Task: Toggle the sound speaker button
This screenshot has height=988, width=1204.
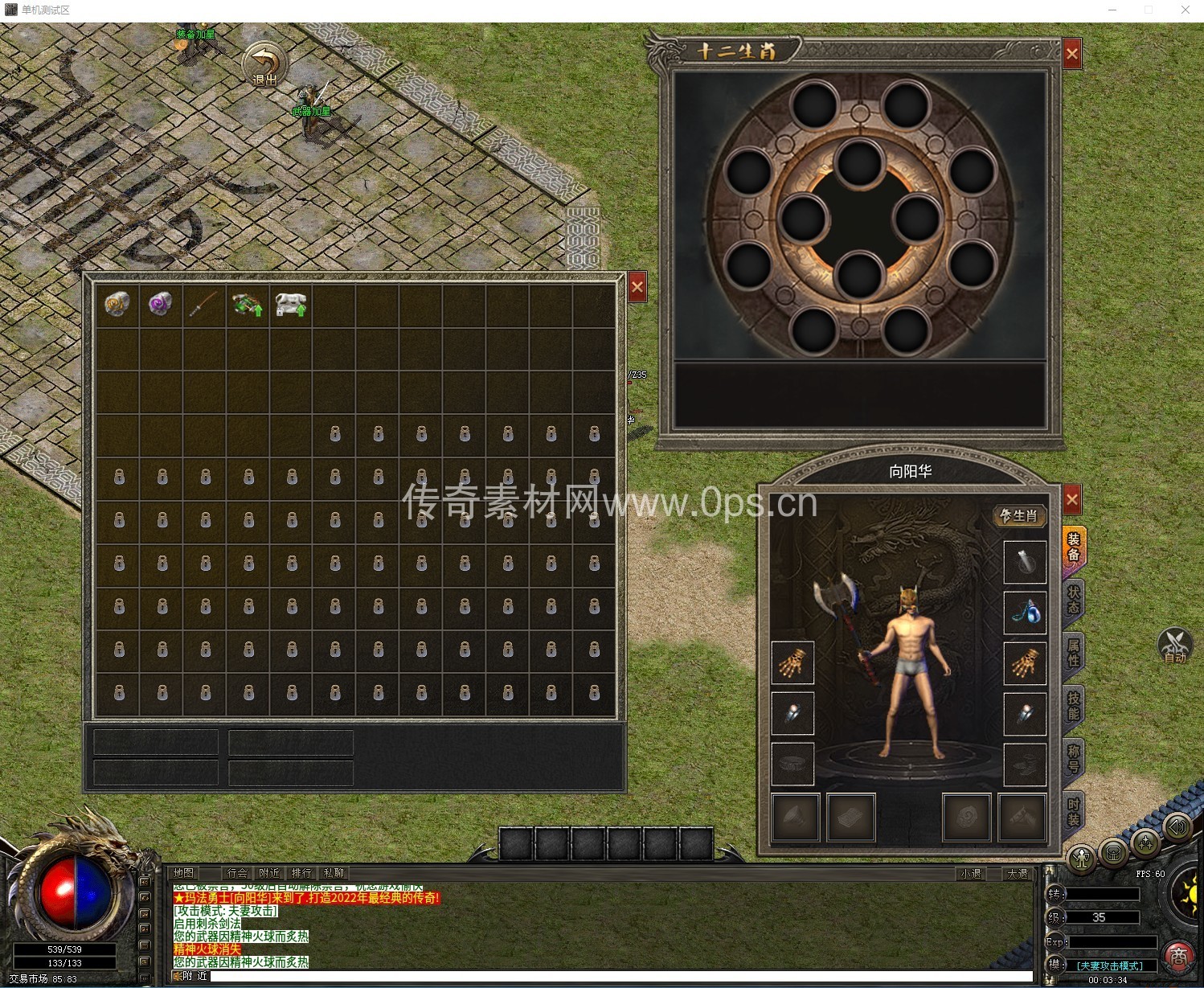Action: pyautogui.click(x=1177, y=827)
